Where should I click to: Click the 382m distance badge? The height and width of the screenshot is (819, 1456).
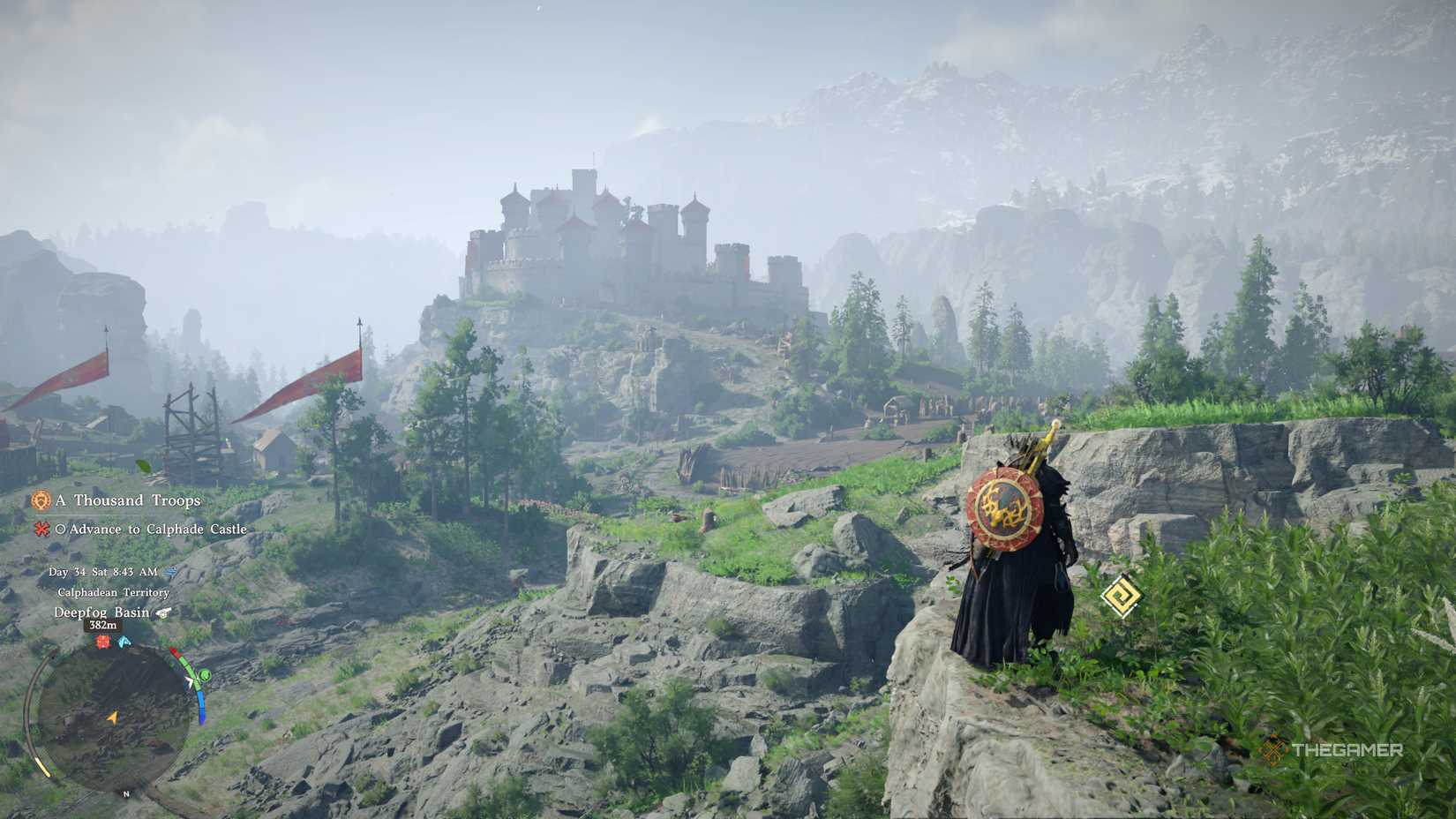[101, 626]
